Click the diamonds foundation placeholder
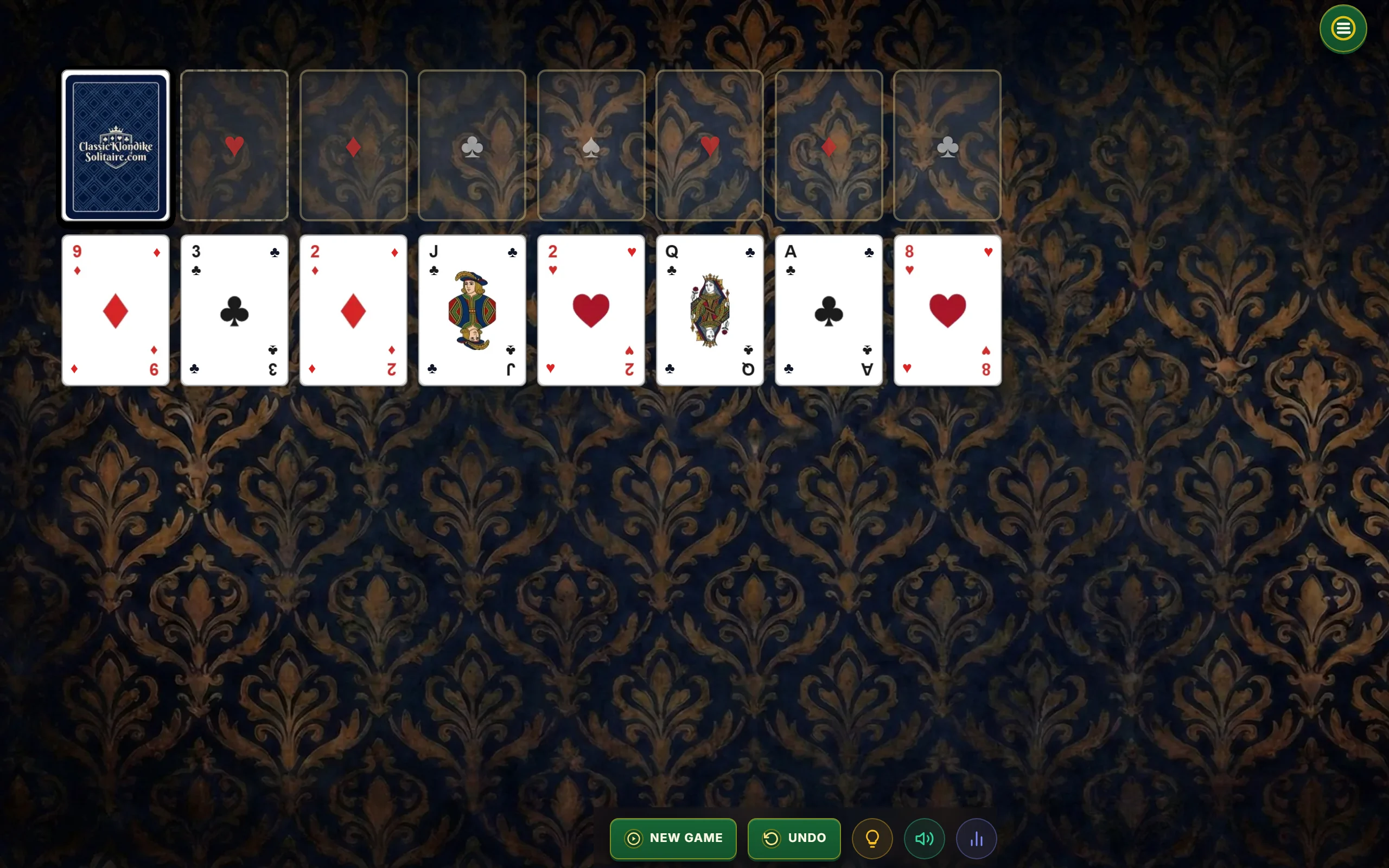This screenshot has width=1389, height=868. click(353, 145)
